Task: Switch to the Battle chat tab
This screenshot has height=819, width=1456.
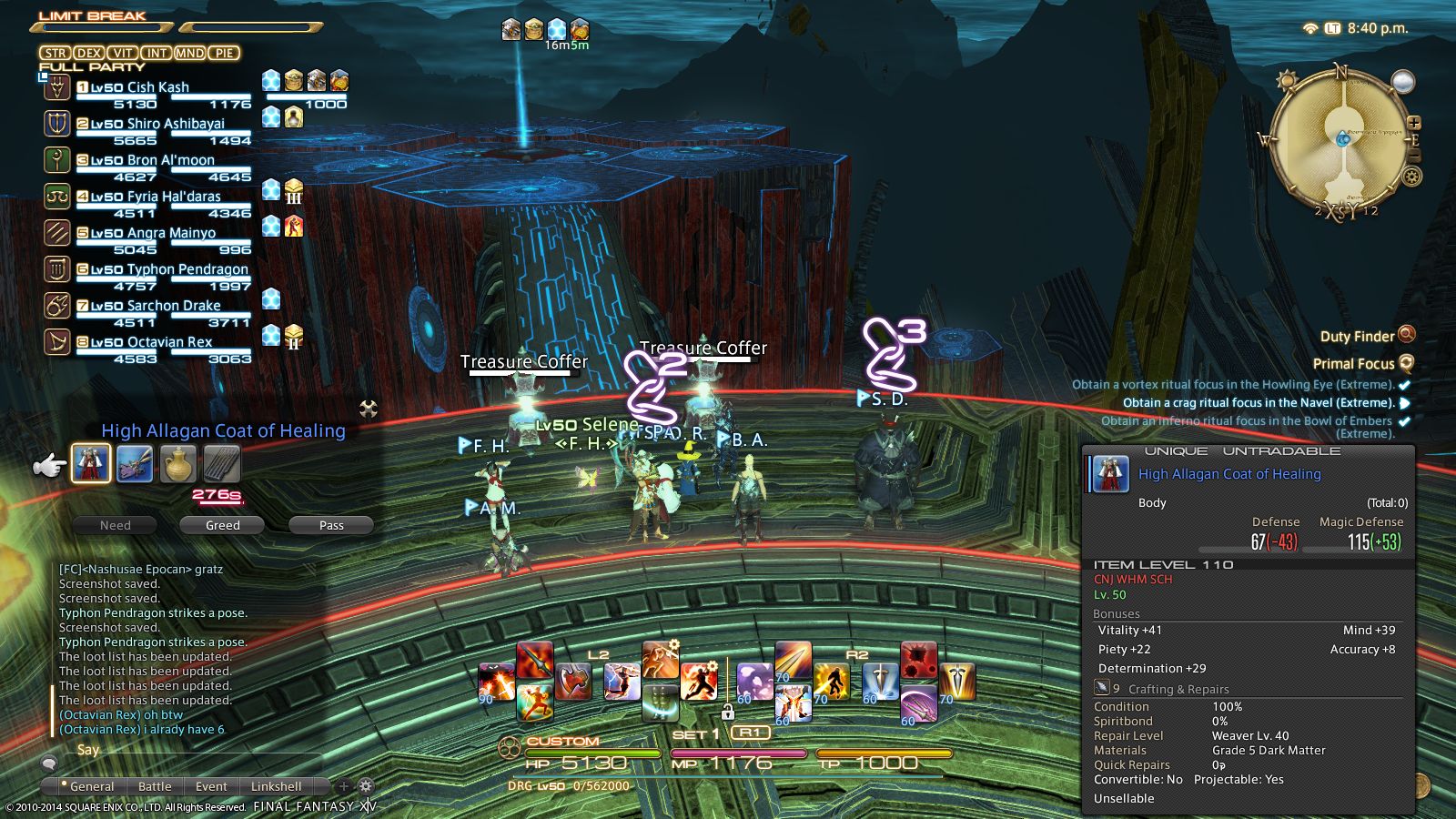Action: pos(155,786)
